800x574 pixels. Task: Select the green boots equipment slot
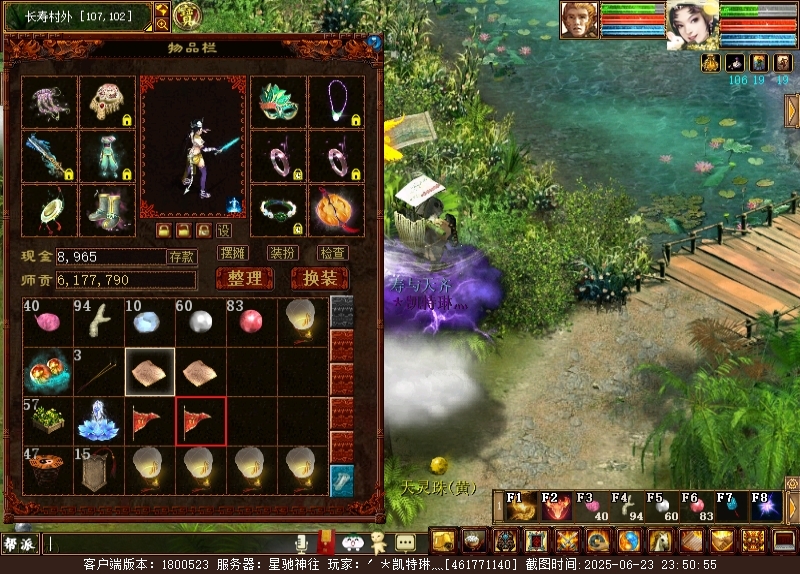coord(106,210)
